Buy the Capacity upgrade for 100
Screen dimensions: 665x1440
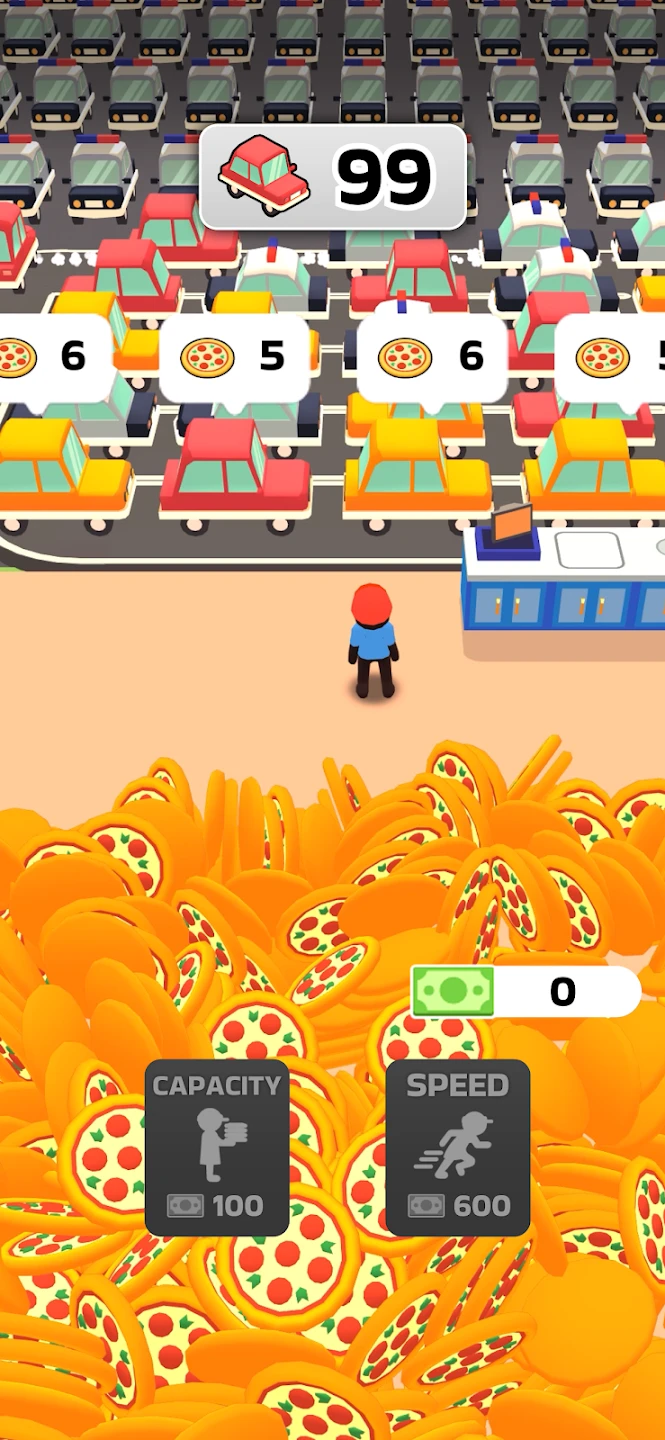coord(217,1148)
